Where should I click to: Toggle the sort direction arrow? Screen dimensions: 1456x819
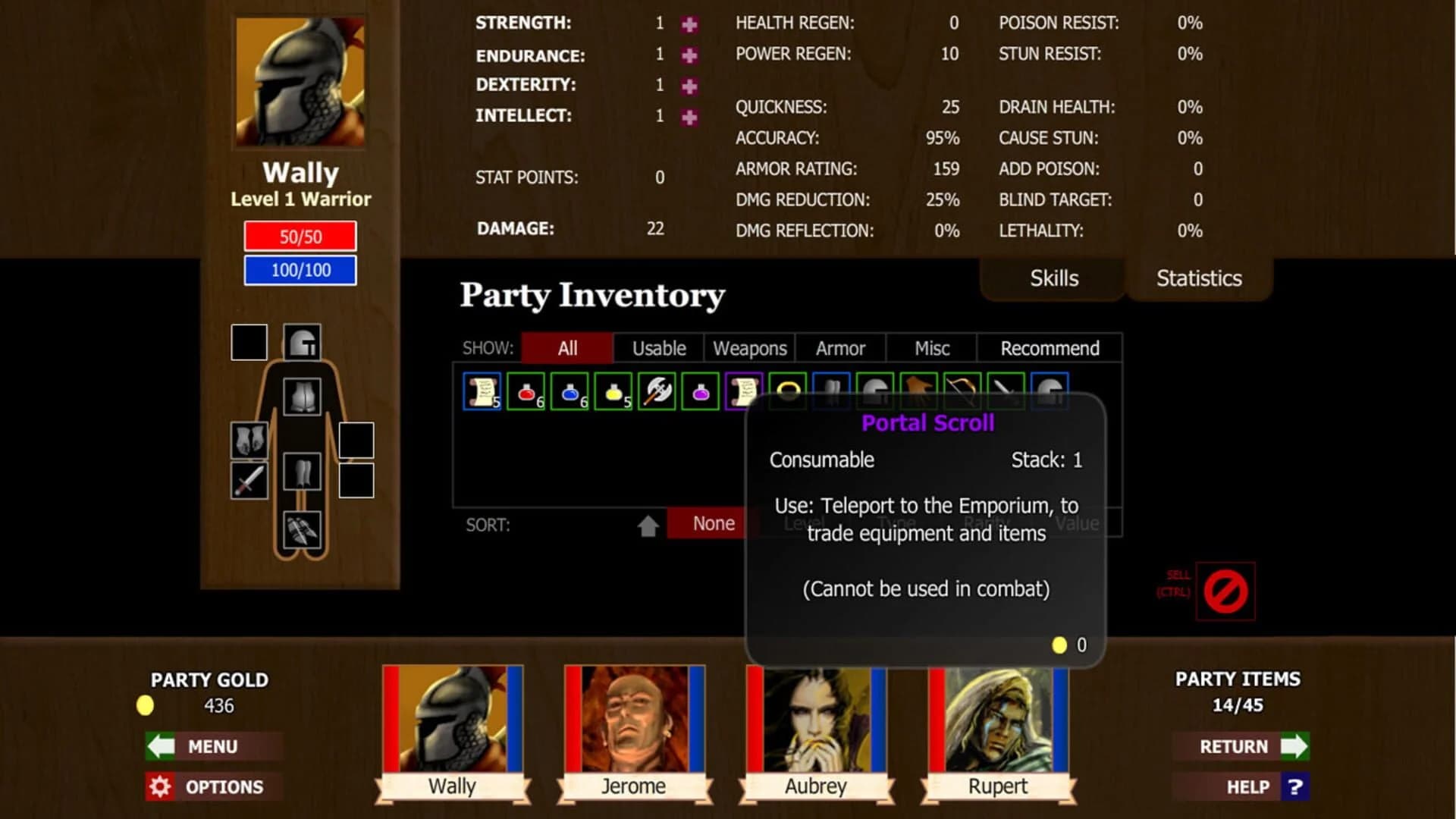click(x=648, y=522)
